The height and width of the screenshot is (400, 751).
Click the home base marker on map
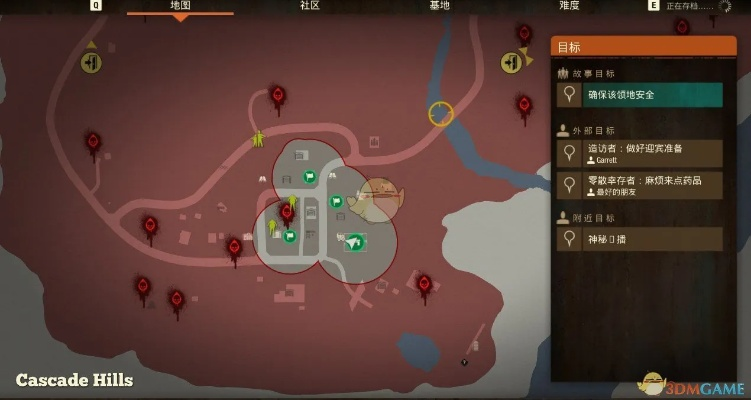(354, 241)
